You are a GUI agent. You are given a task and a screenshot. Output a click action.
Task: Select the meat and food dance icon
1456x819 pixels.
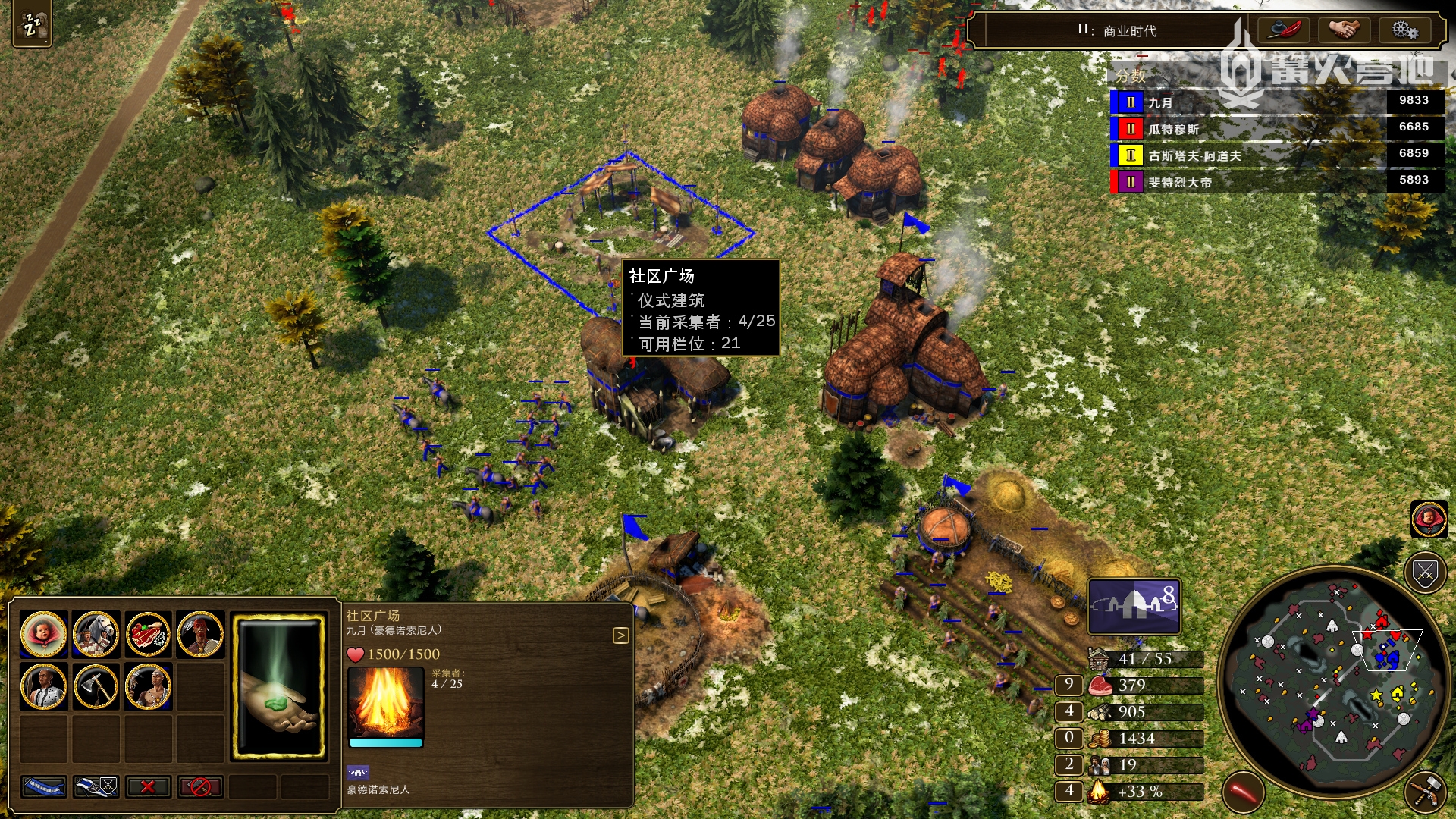[148, 633]
